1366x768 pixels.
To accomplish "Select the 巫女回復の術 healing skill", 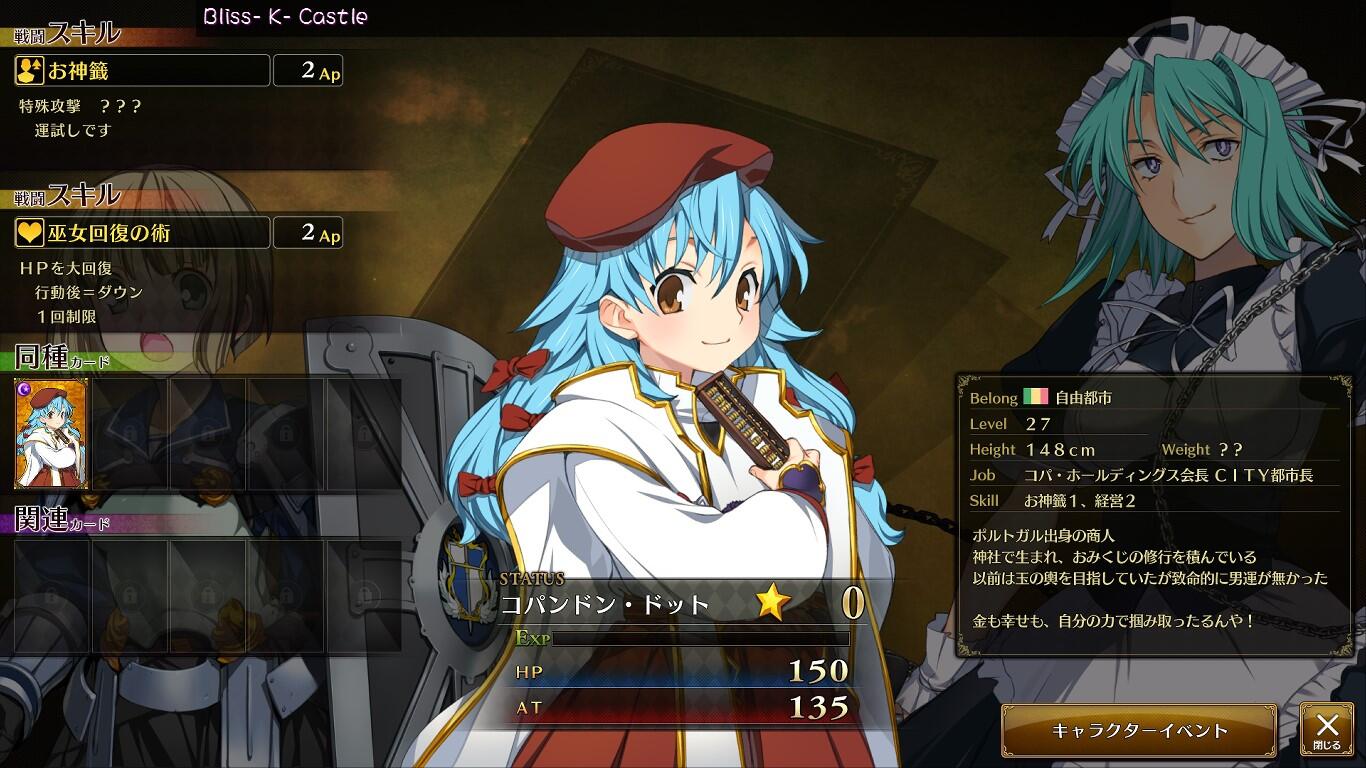I will pyautogui.click(x=142, y=233).
